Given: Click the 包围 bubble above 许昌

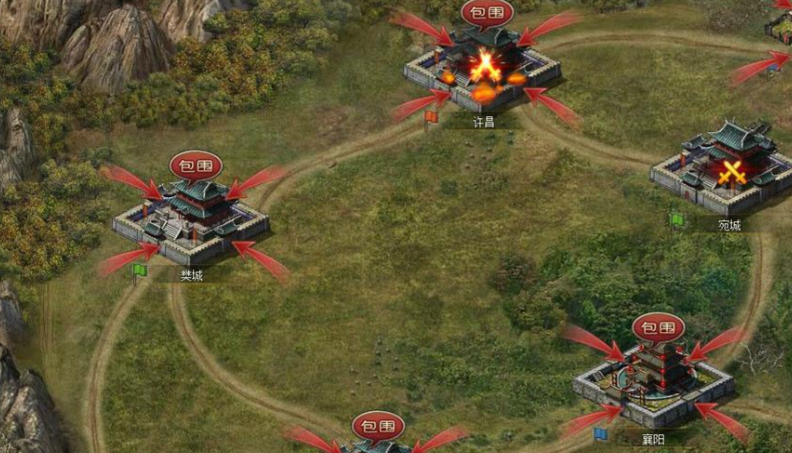Looking at the screenshot, I should [487, 13].
